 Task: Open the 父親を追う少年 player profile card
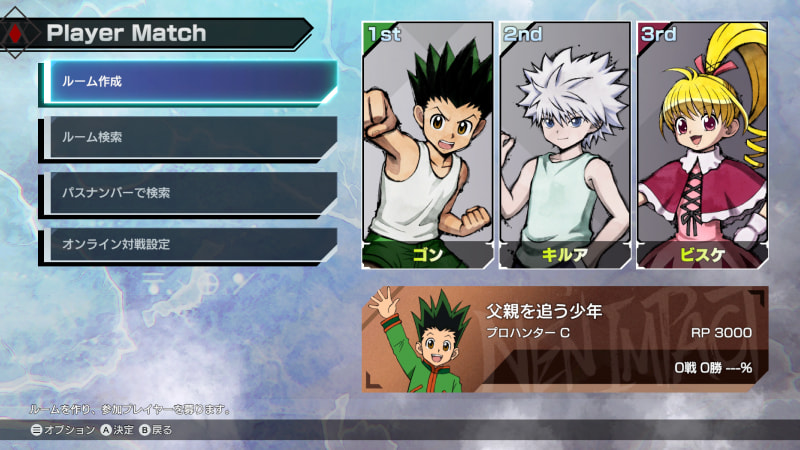(565, 339)
